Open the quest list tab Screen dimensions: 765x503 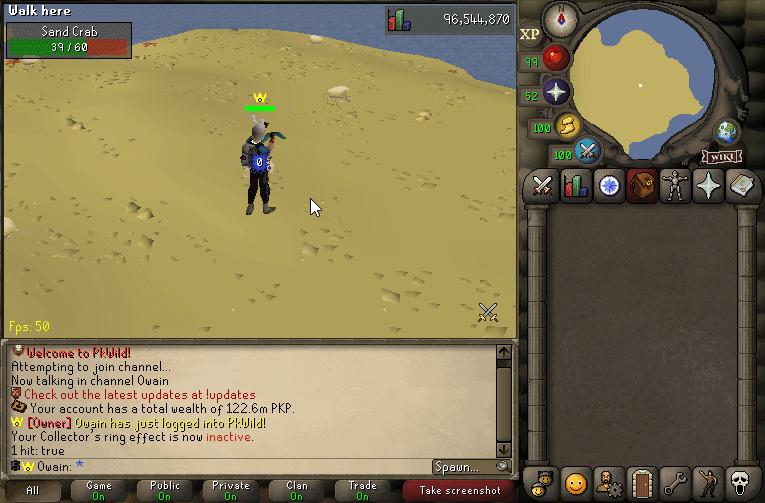608,186
